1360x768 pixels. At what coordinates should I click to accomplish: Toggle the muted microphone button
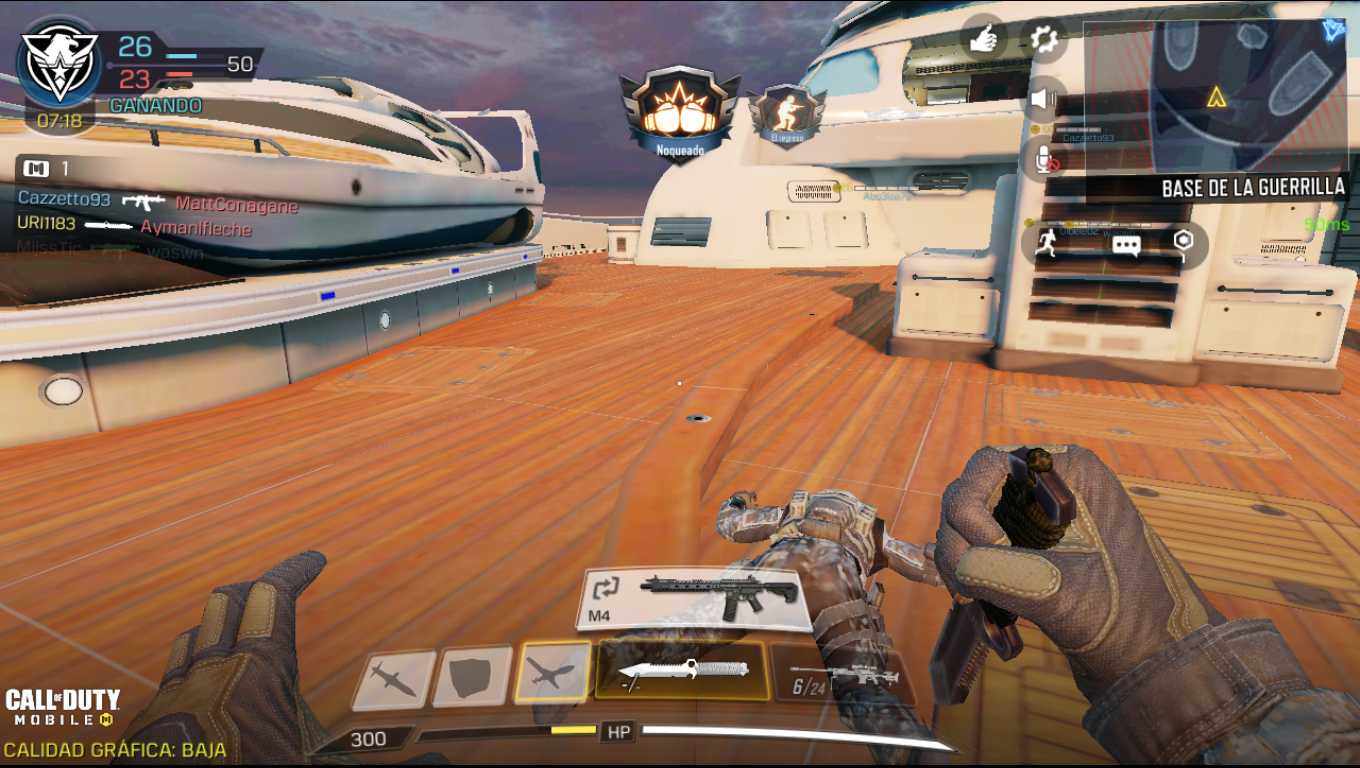coord(1044,159)
